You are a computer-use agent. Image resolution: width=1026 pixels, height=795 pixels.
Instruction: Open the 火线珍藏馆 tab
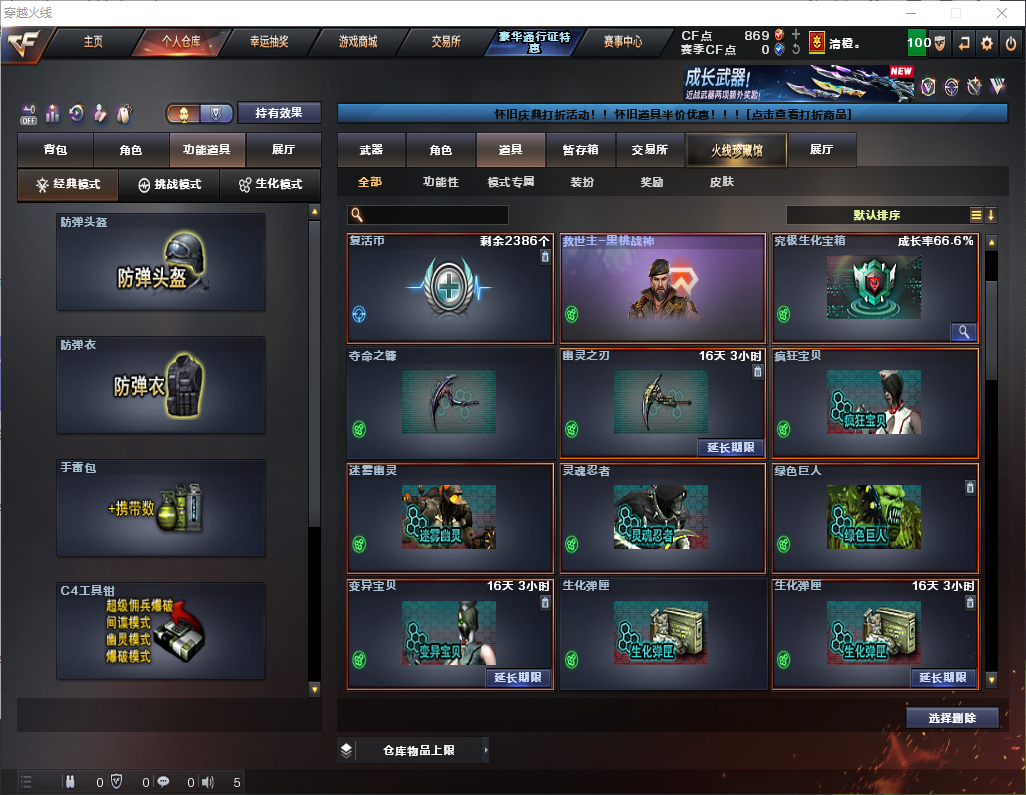tap(736, 150)
